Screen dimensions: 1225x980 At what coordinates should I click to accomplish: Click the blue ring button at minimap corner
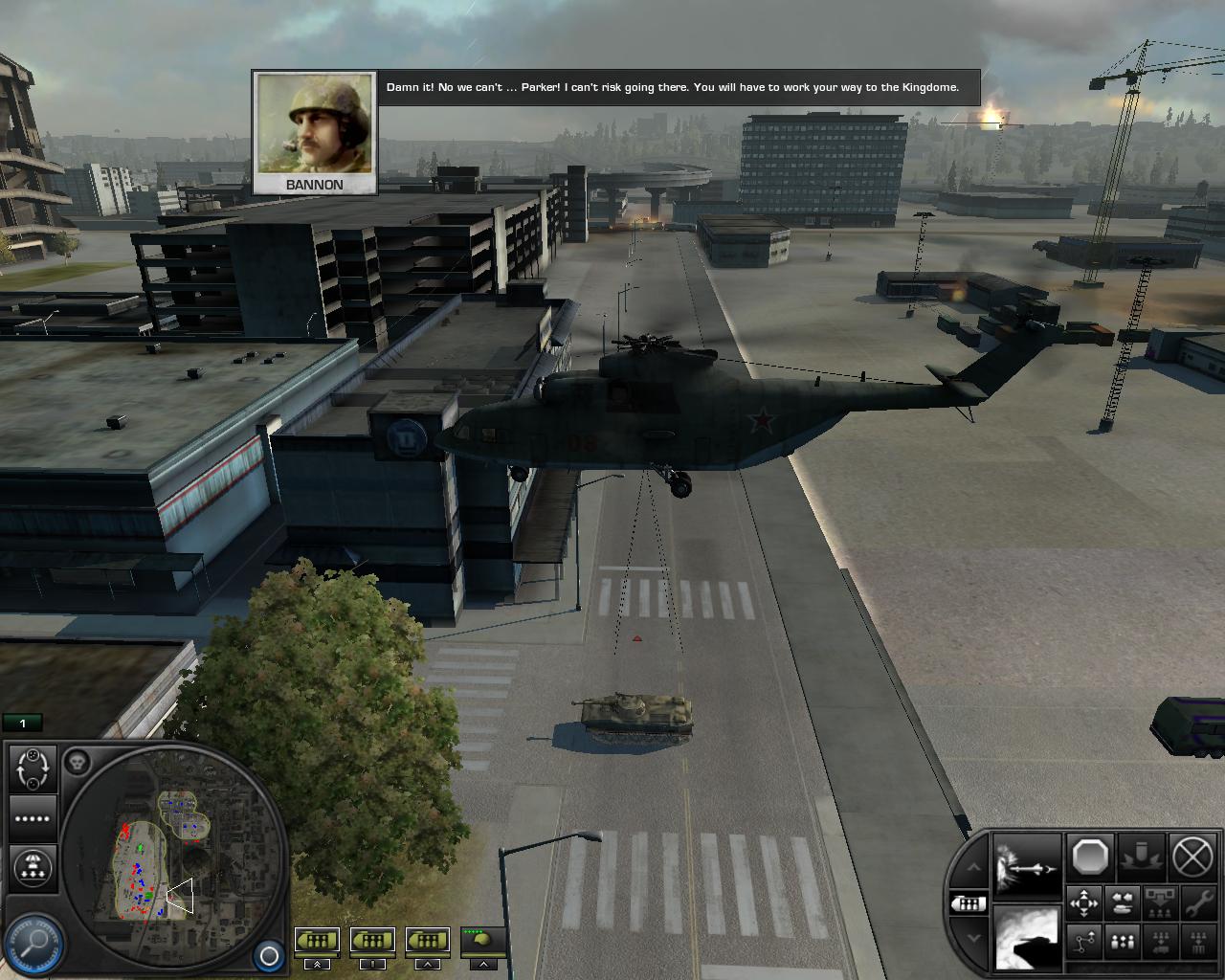click(269, 955)
